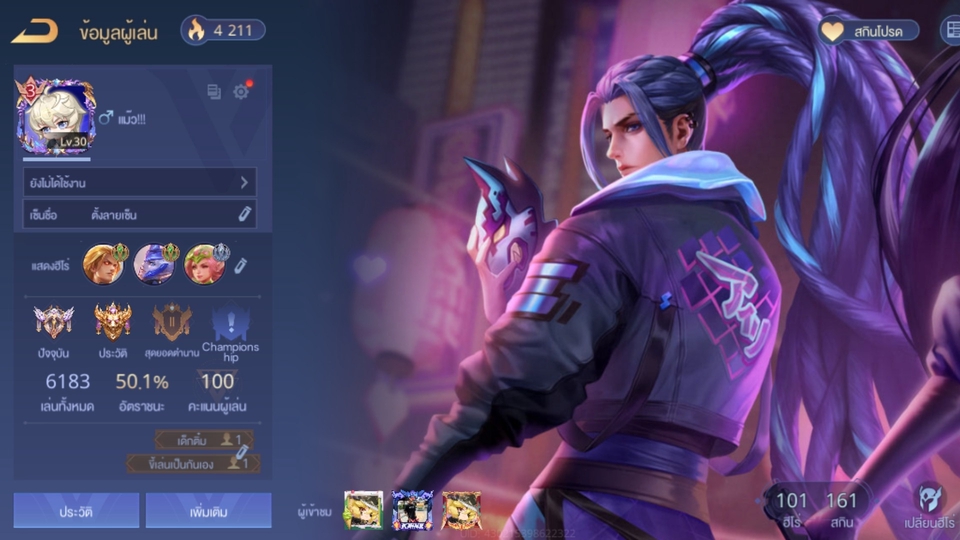Open the สุดยอดตำนาน rank badge
960x540 pixels.
coord(172,323)
